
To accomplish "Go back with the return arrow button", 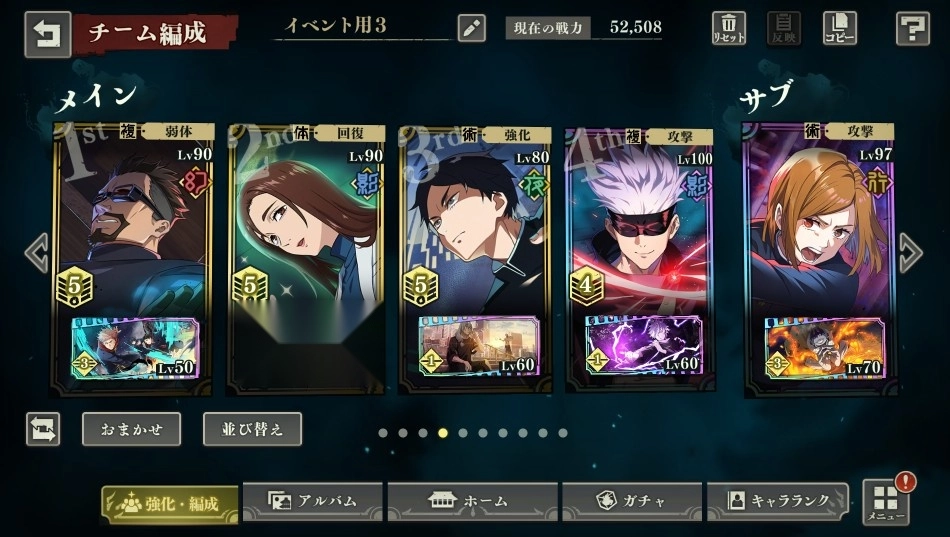I will (x=47, y=34).
